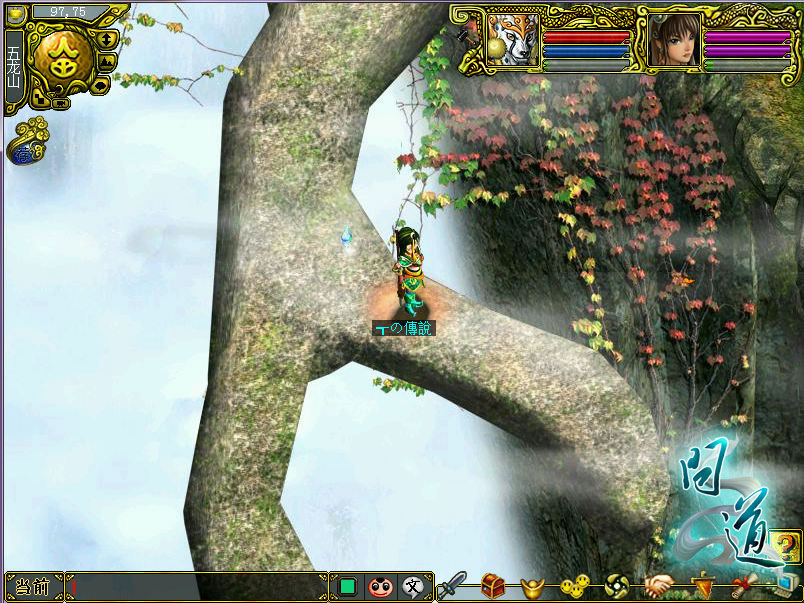Click the round gold minimap emblem
The image size is (804, 603).
pos(61,56)
